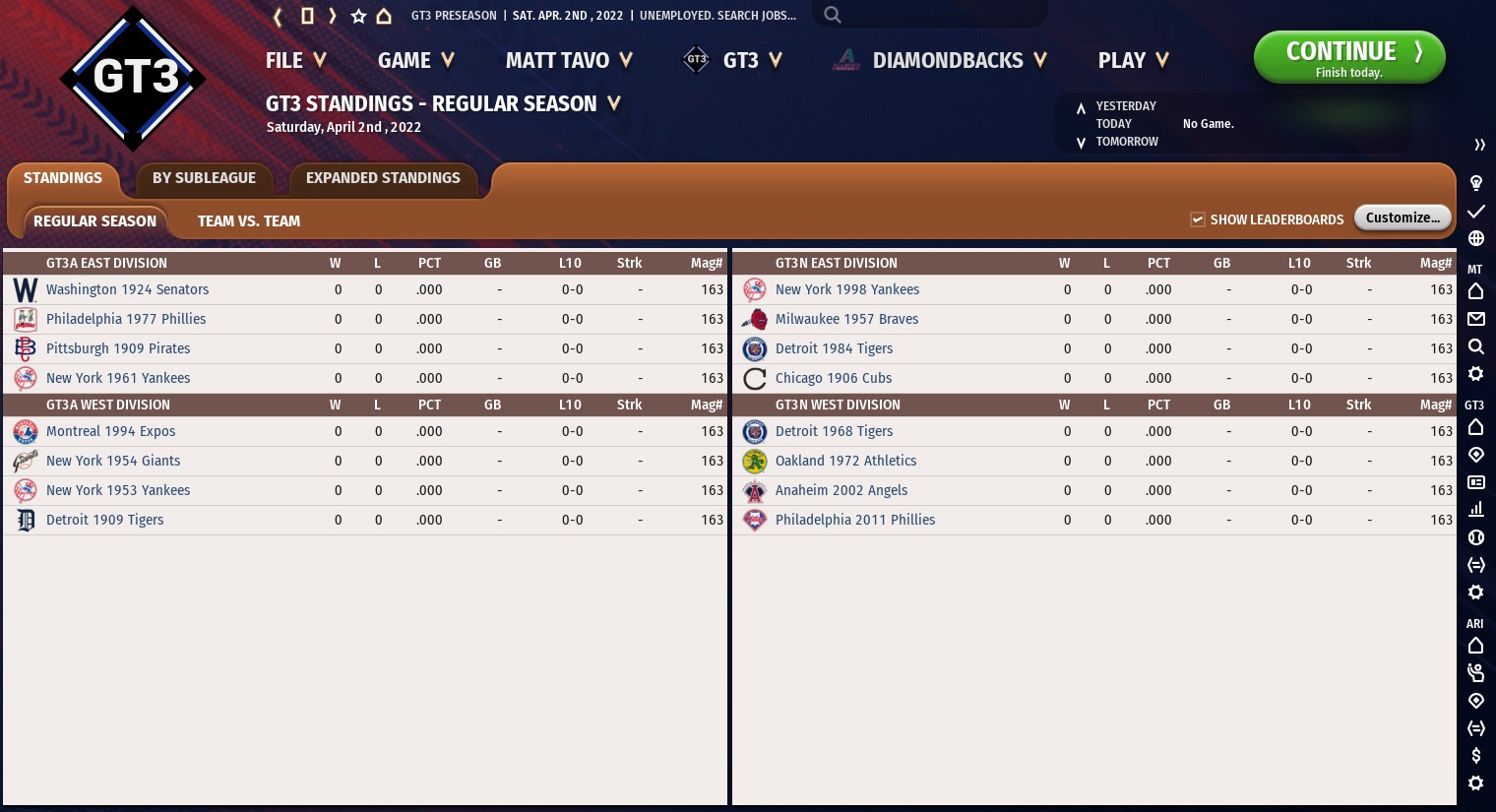Click the search magnifier in the top bar

tap(833, 15)
